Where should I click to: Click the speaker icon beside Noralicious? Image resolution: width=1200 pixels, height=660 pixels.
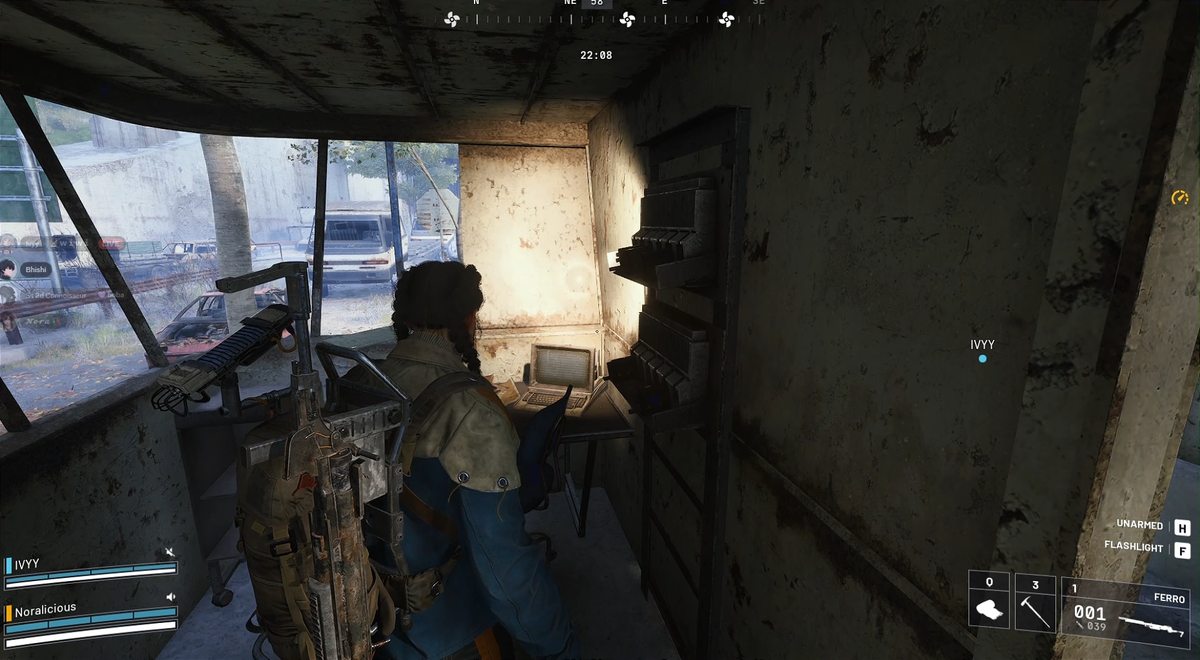point(170,597)
